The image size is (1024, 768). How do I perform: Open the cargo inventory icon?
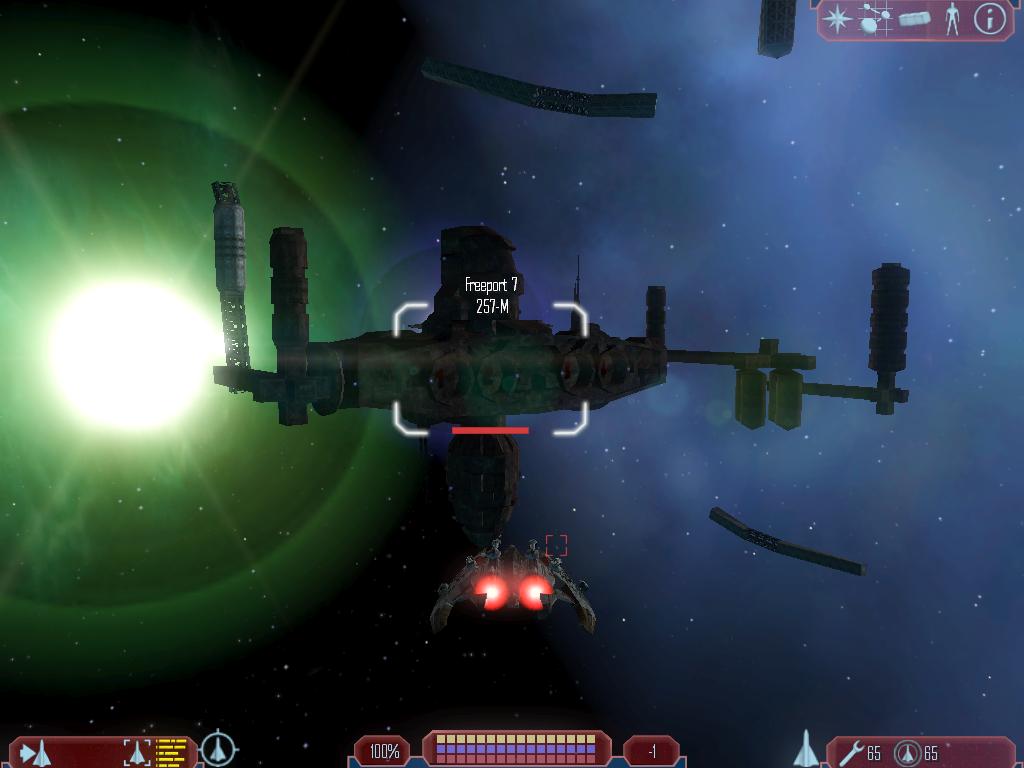(914, 19)
